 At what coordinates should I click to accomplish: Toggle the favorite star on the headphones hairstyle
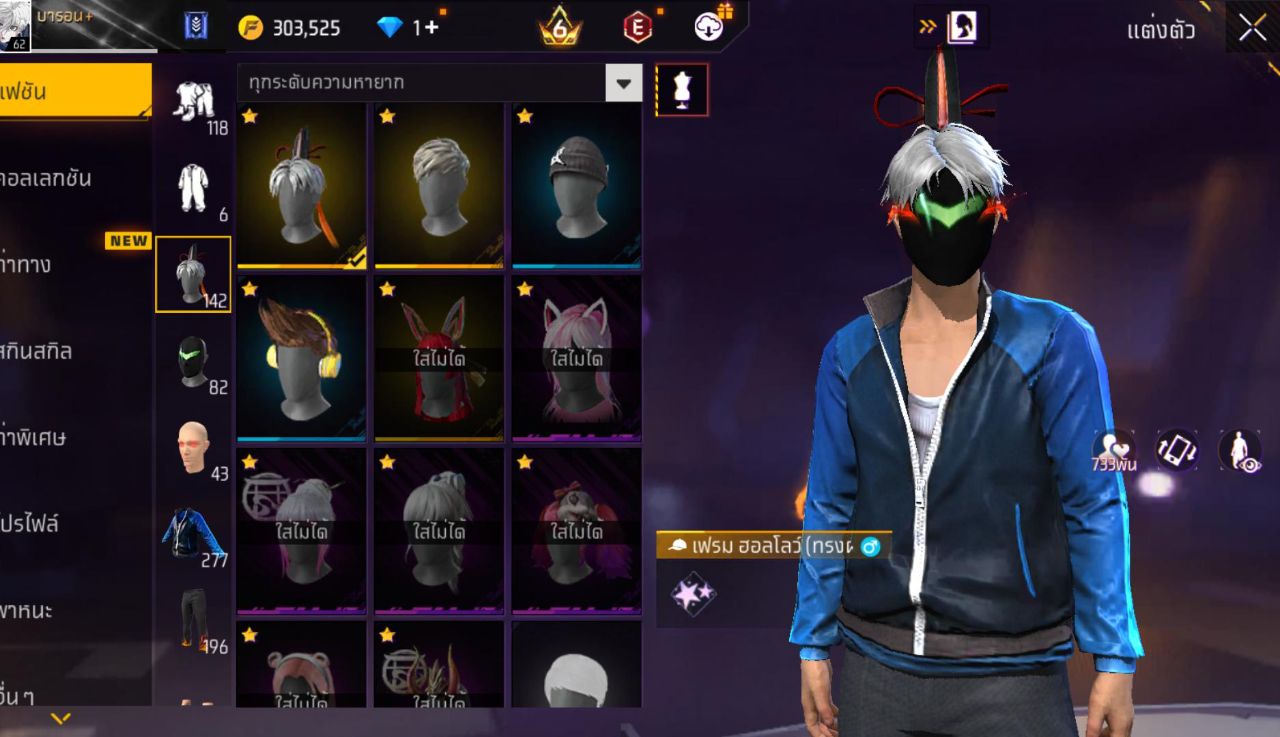point(251,288)
